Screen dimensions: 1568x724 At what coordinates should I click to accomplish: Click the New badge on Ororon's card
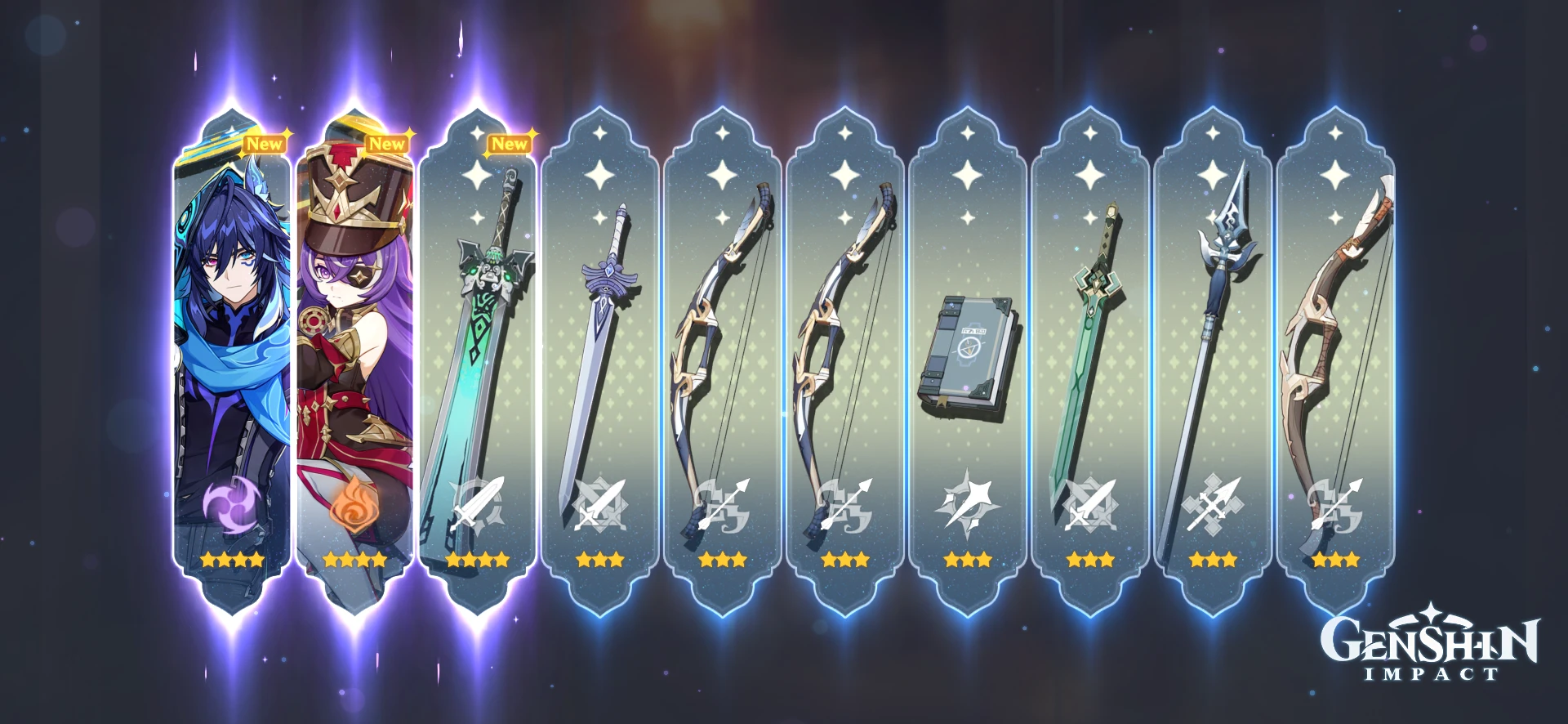(x=266, y=141)
